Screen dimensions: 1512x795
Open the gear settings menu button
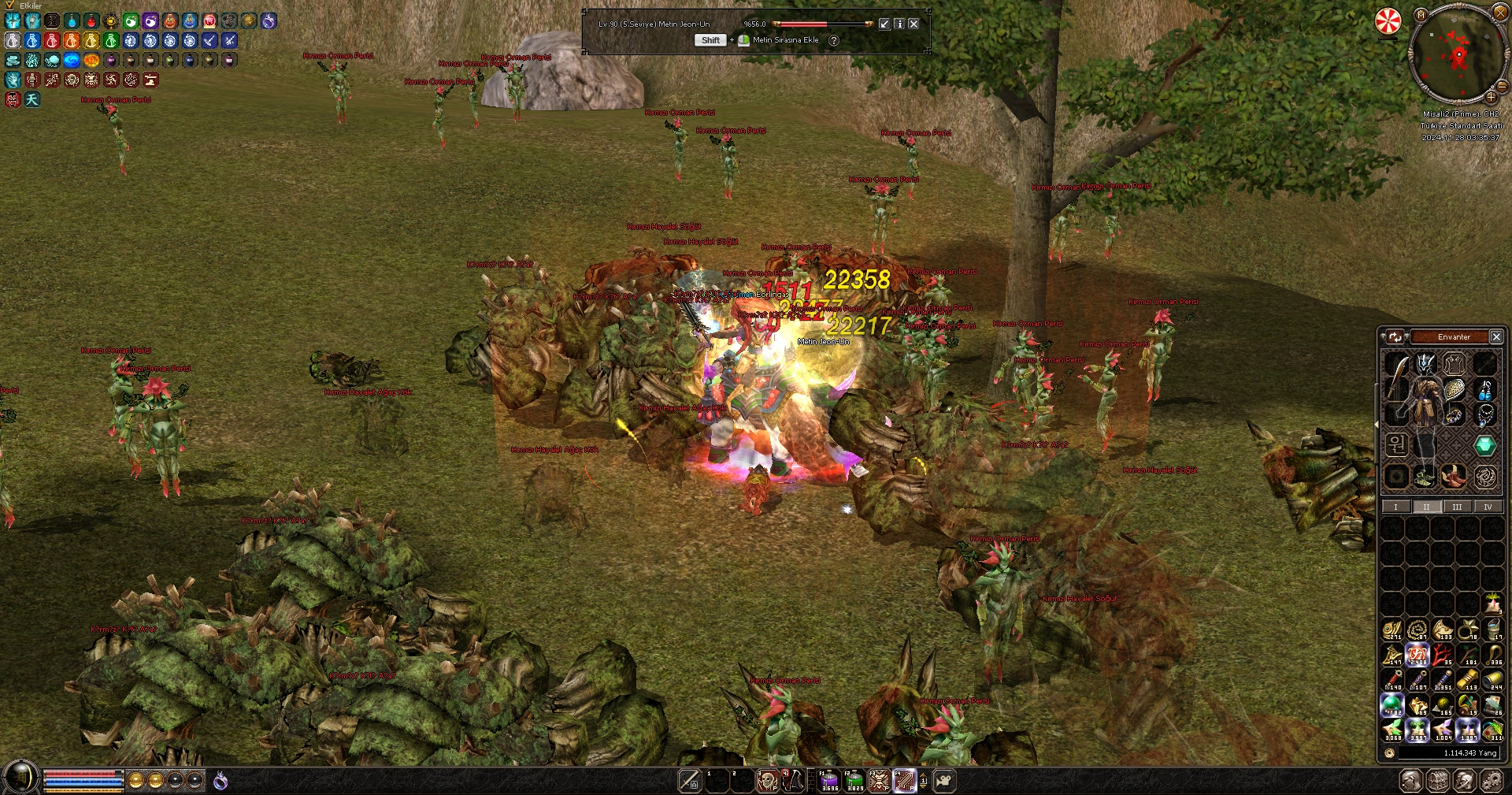pos(1491,781)
